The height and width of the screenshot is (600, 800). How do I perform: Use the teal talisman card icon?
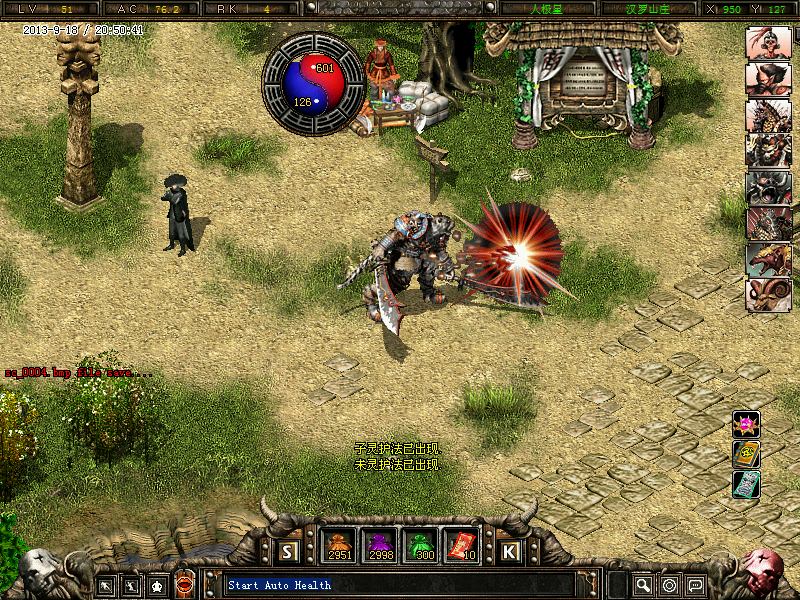(x=746, y=486)
